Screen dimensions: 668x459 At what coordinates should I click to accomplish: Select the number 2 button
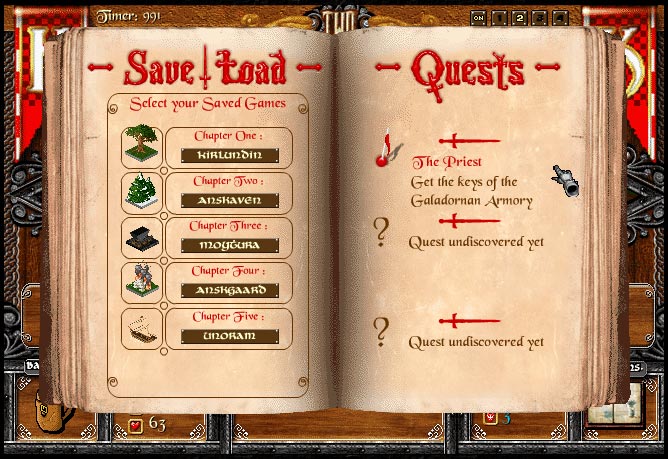pos(519,17)
